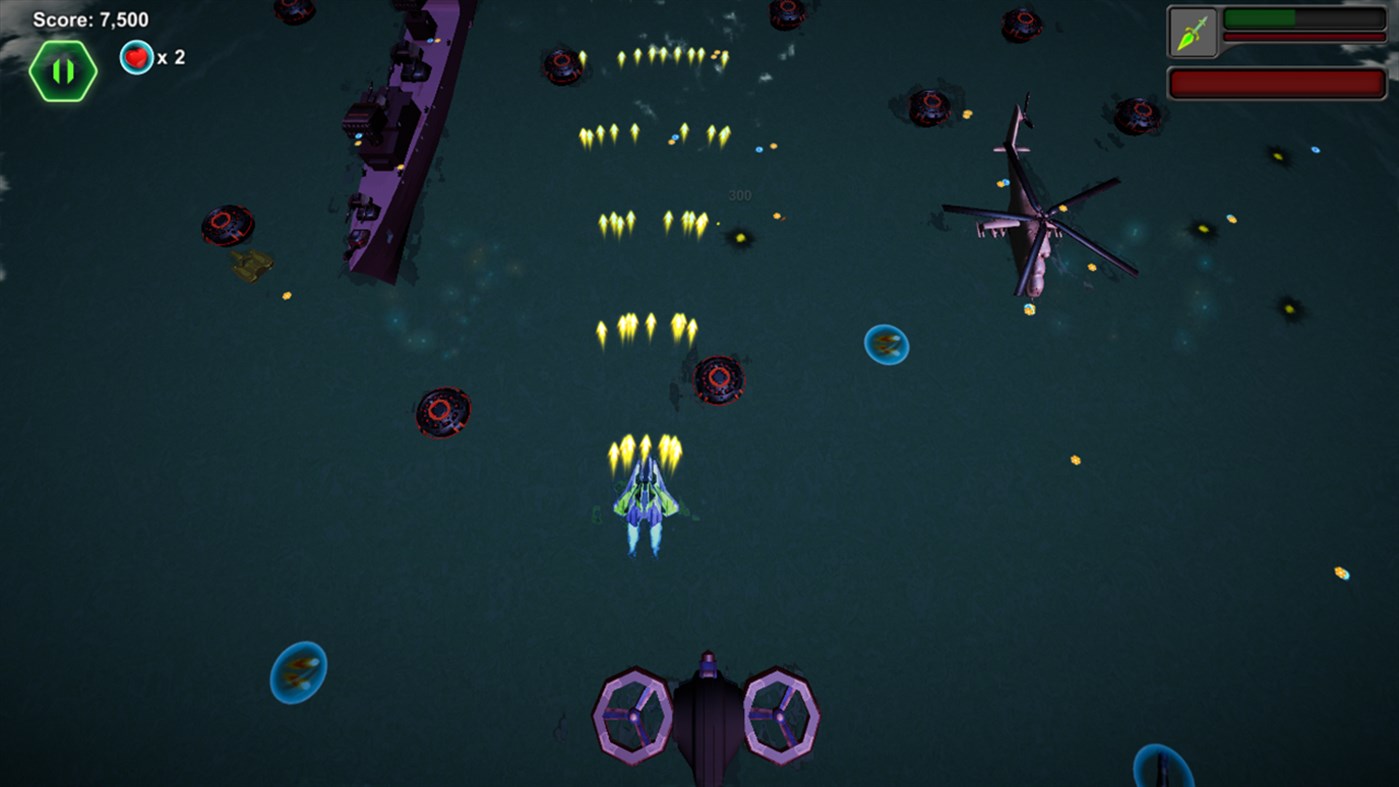Click the purple battleship on the left
Image resolution: width=1399 pixels, height=787 pixels.
pos(390,140)
